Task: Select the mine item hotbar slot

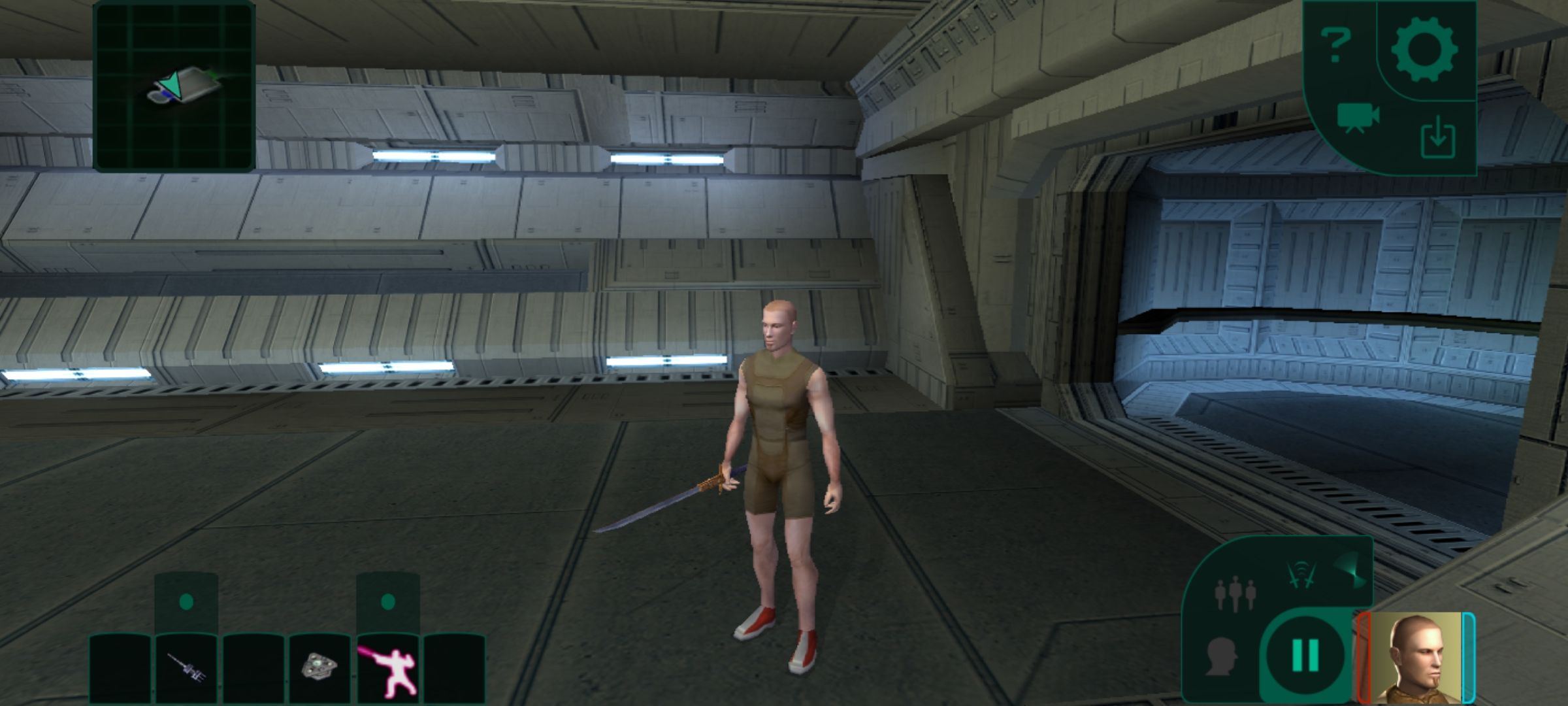Action: tap(319, 667)
